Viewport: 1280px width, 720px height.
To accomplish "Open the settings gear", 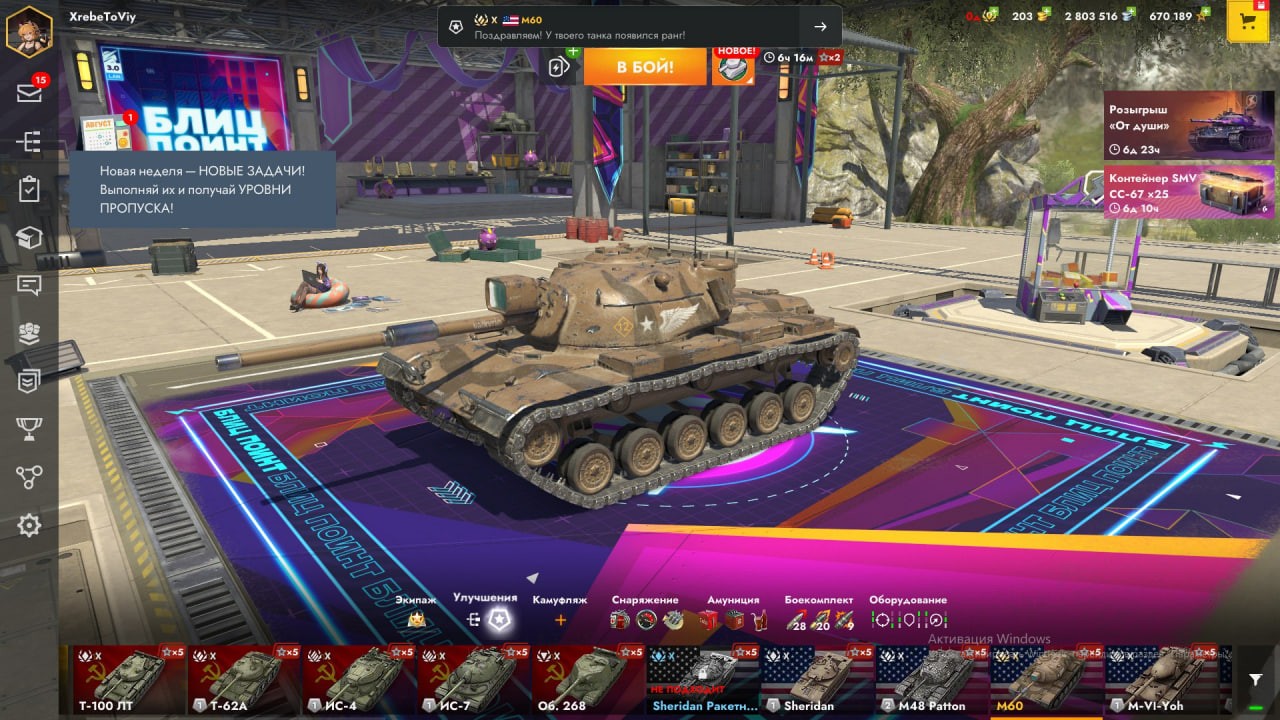I will [29, 525].
